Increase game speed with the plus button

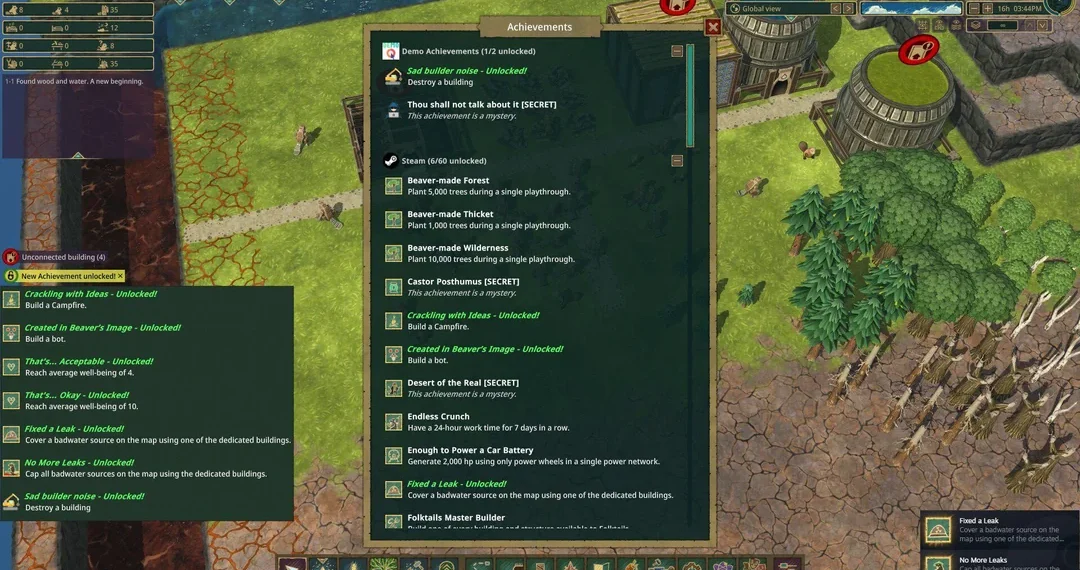point(988,9)
